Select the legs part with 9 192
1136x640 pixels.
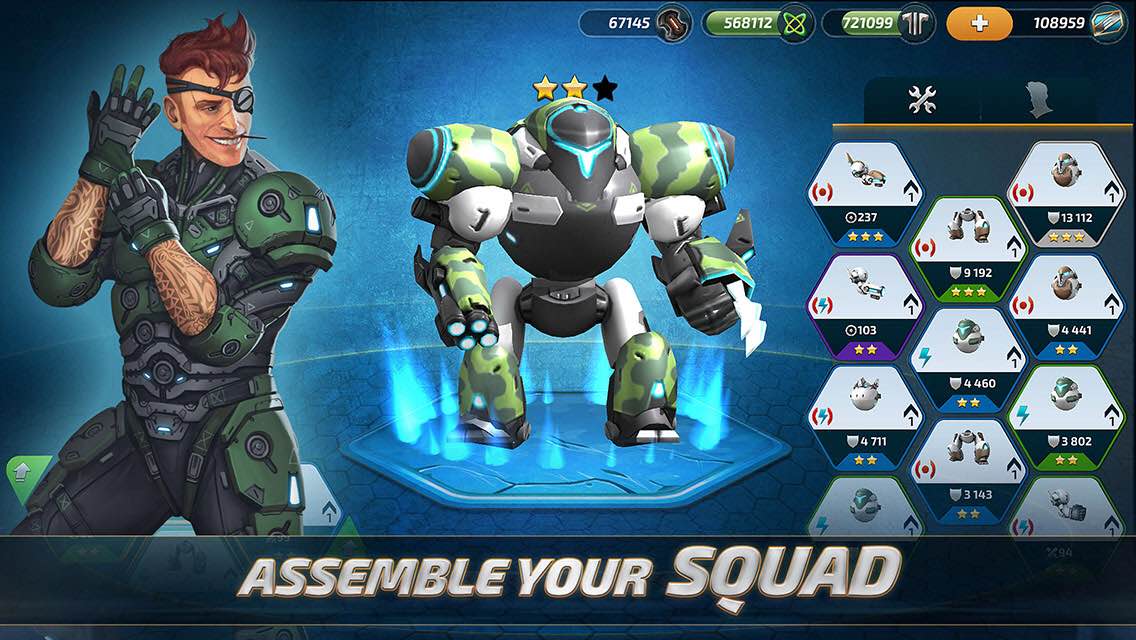(x=964, y=248)
